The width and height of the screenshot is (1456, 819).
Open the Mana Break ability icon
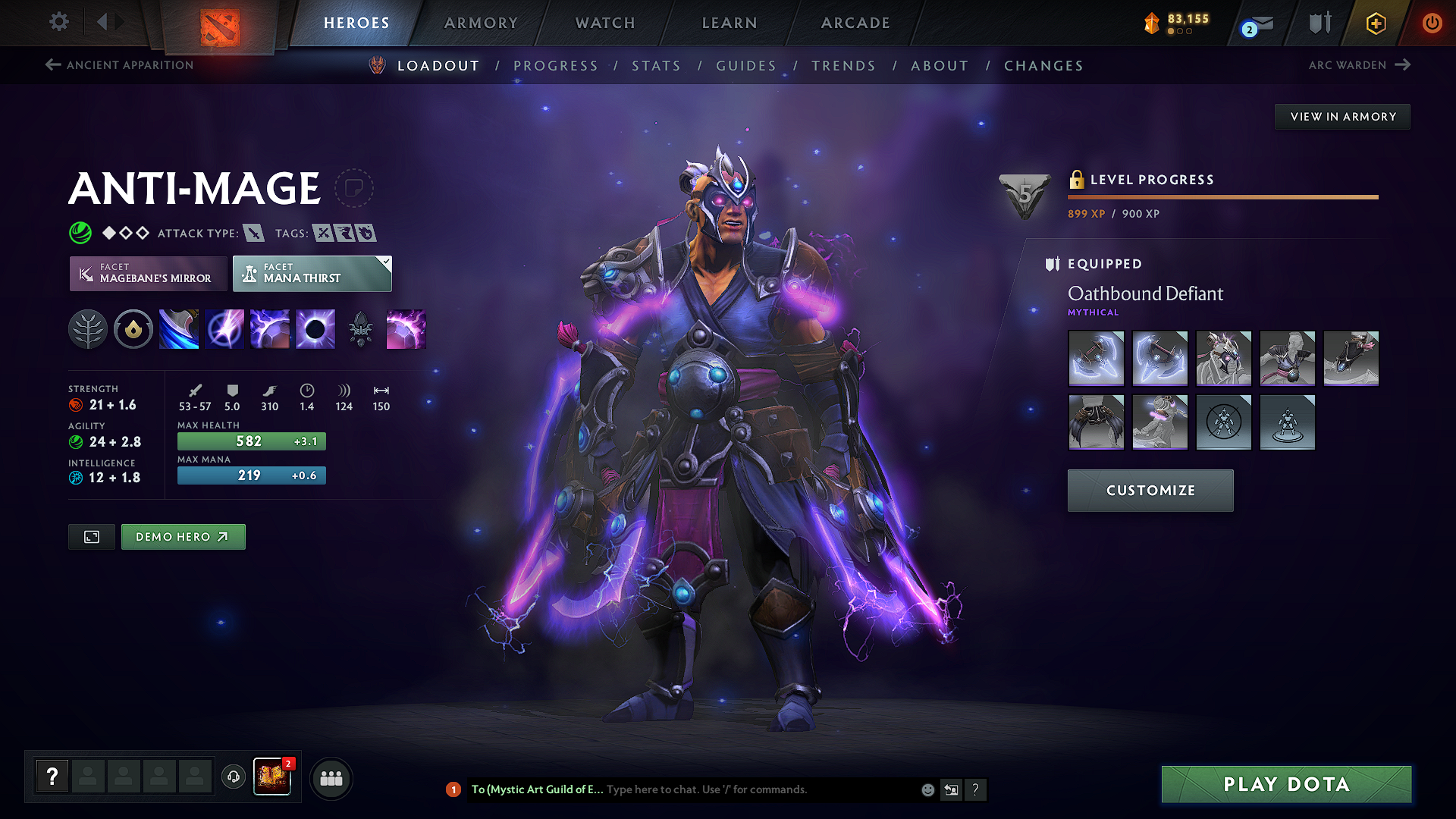point(179,328)
